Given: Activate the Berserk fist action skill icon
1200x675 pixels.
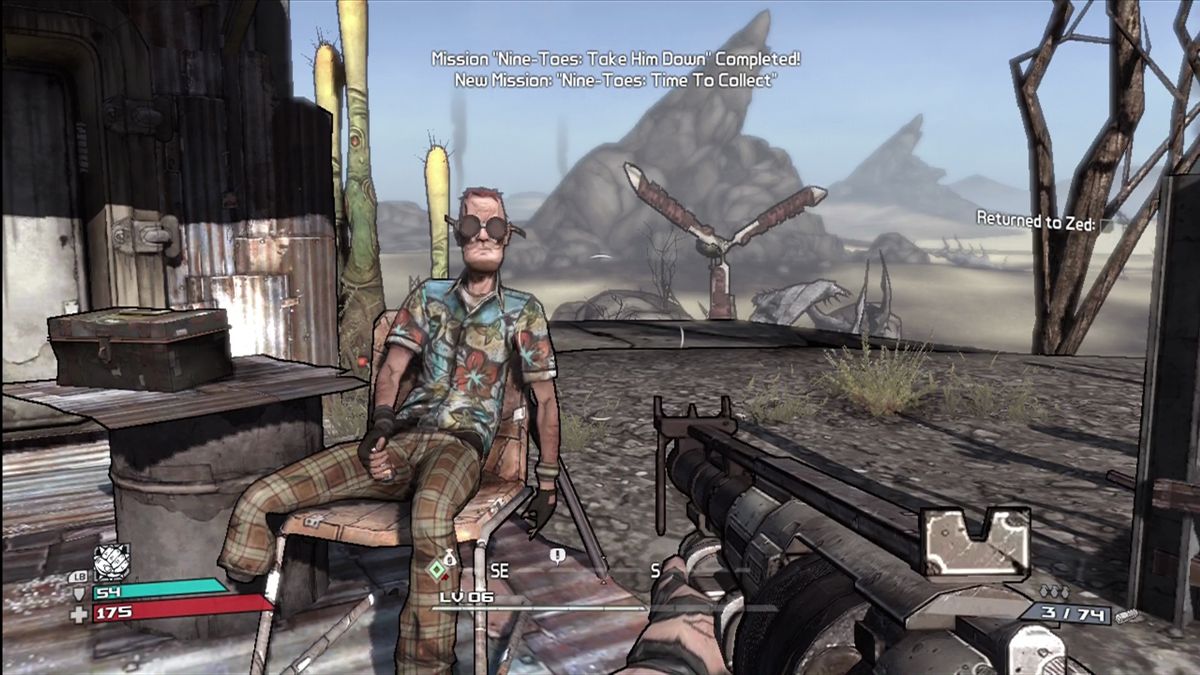Looking at the screenshot, I should [111, 562].
